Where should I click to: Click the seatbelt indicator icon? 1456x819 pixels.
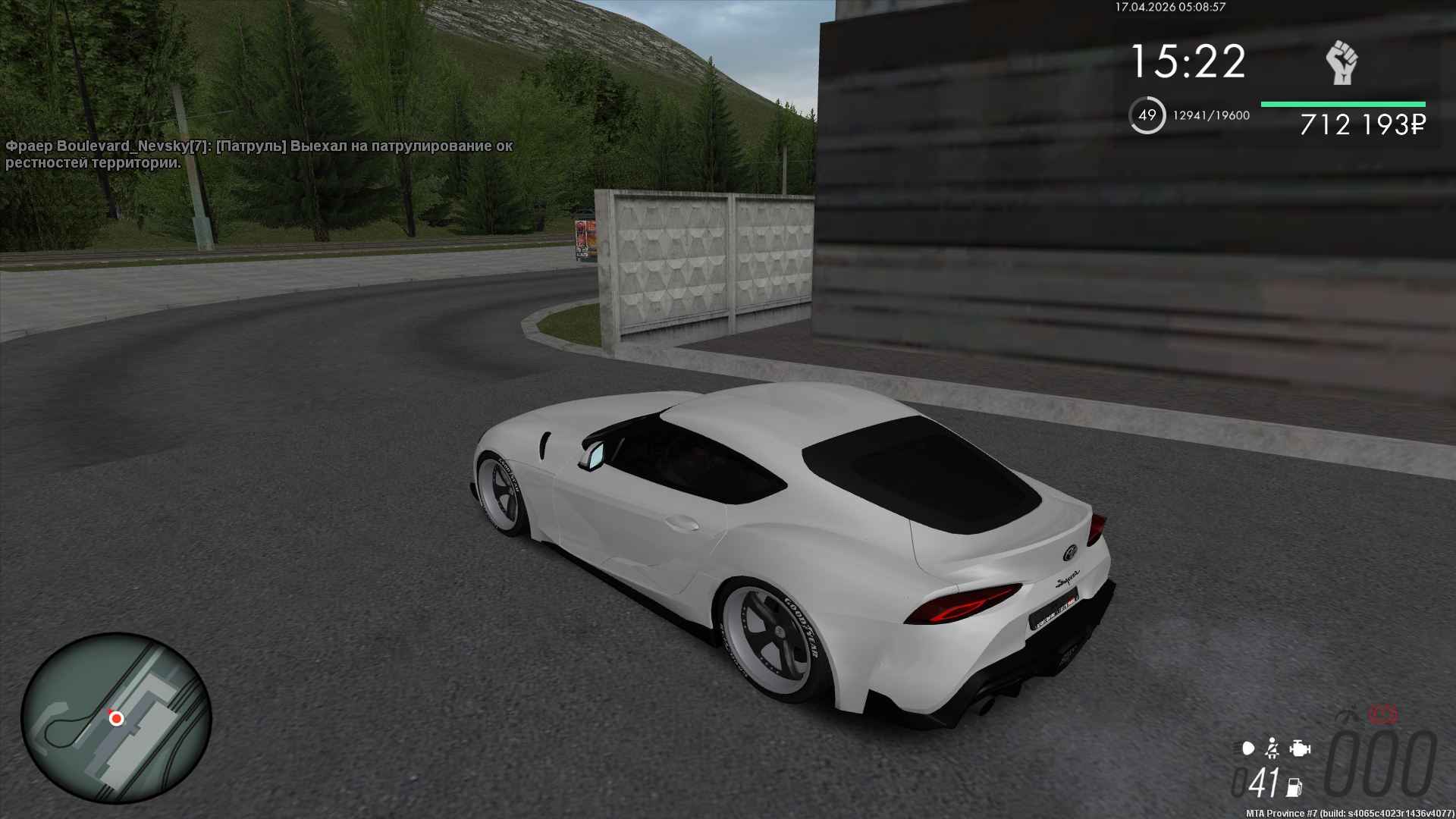[1272, 749]
